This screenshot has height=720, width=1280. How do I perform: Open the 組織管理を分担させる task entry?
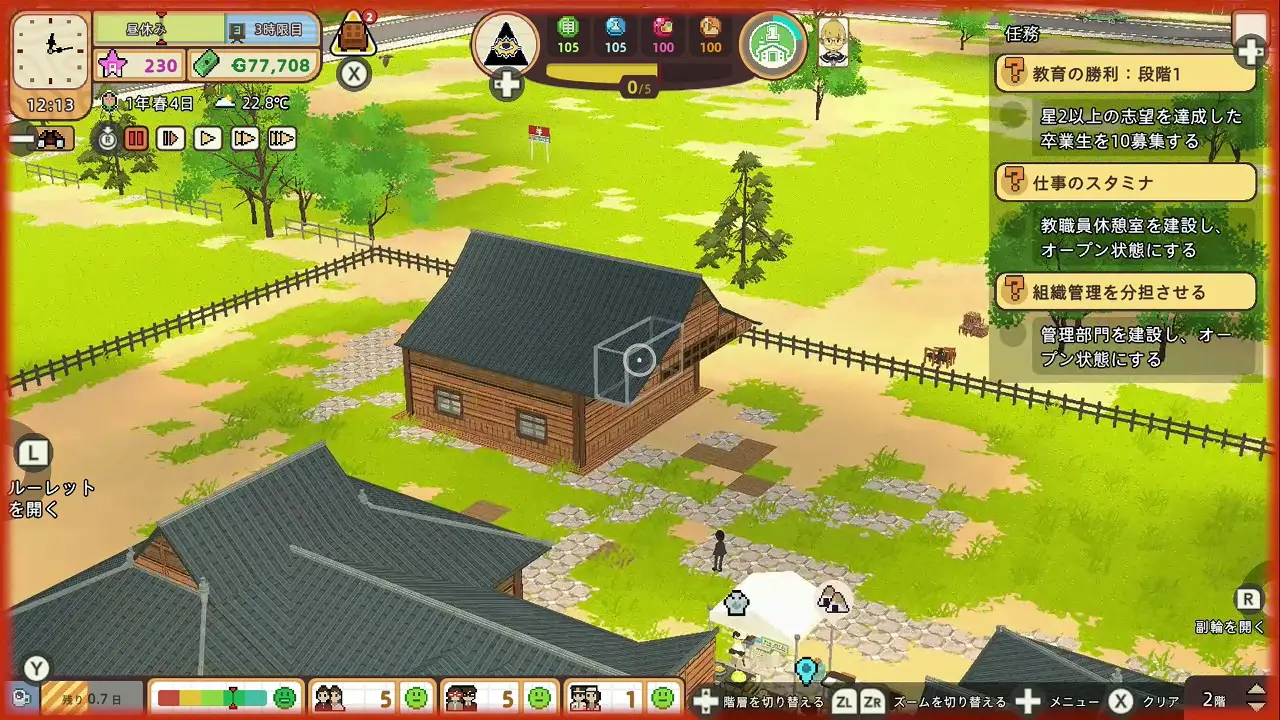(x=1126, y=292)
